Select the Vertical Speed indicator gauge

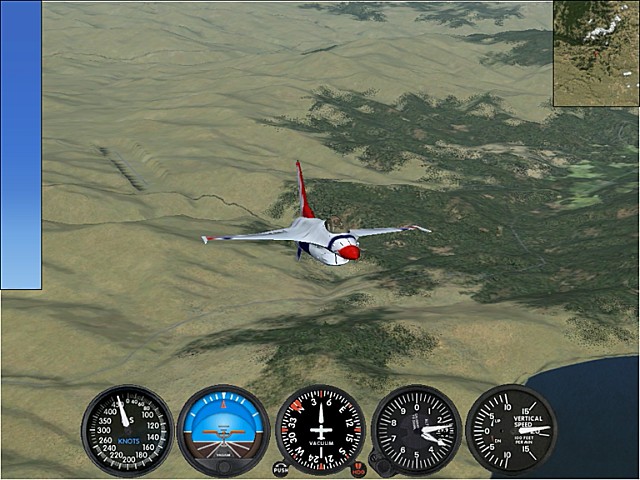tap(511, 430)
